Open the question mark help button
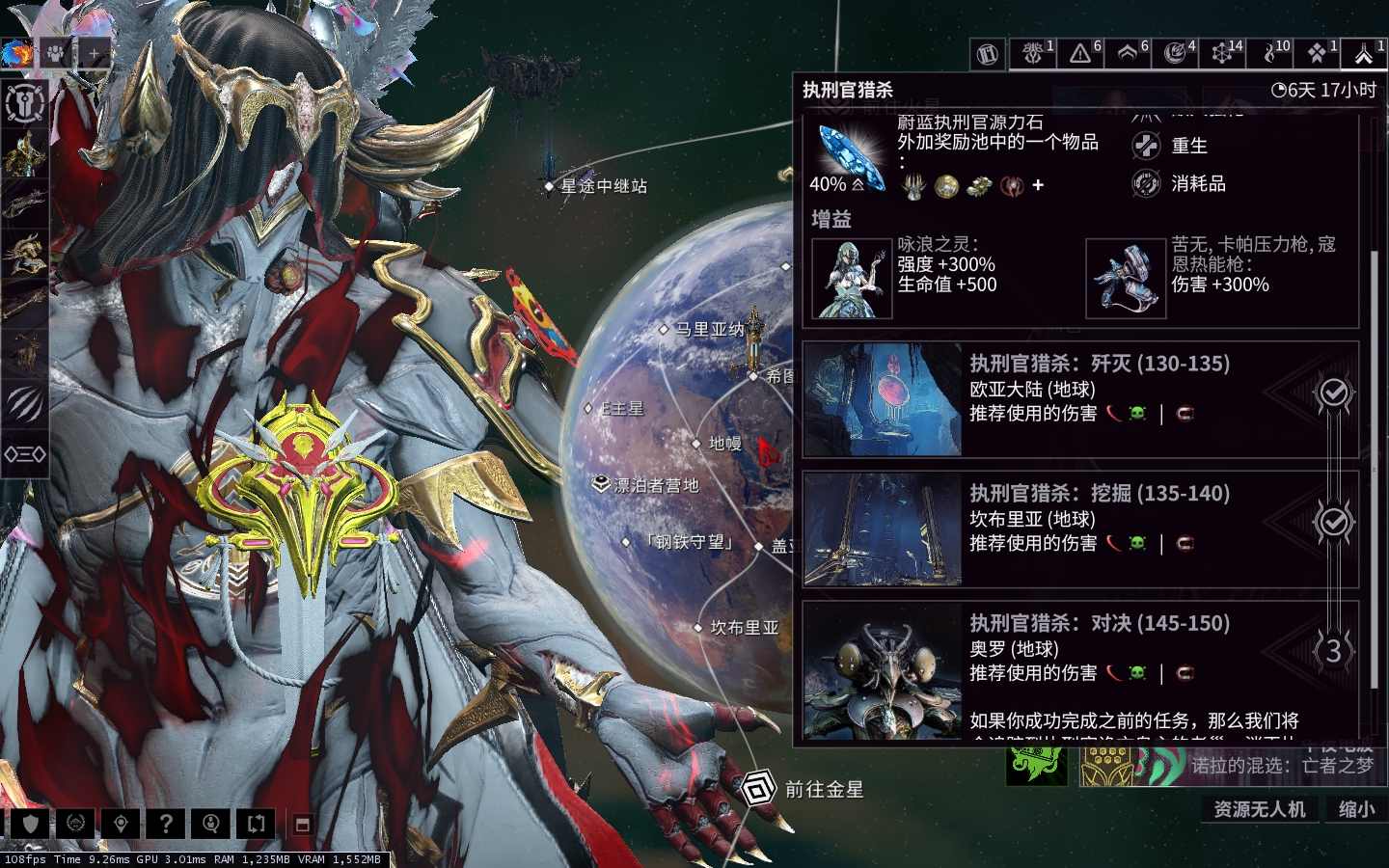The width and height of the screenshot is (1389, 868). [166, 824]
